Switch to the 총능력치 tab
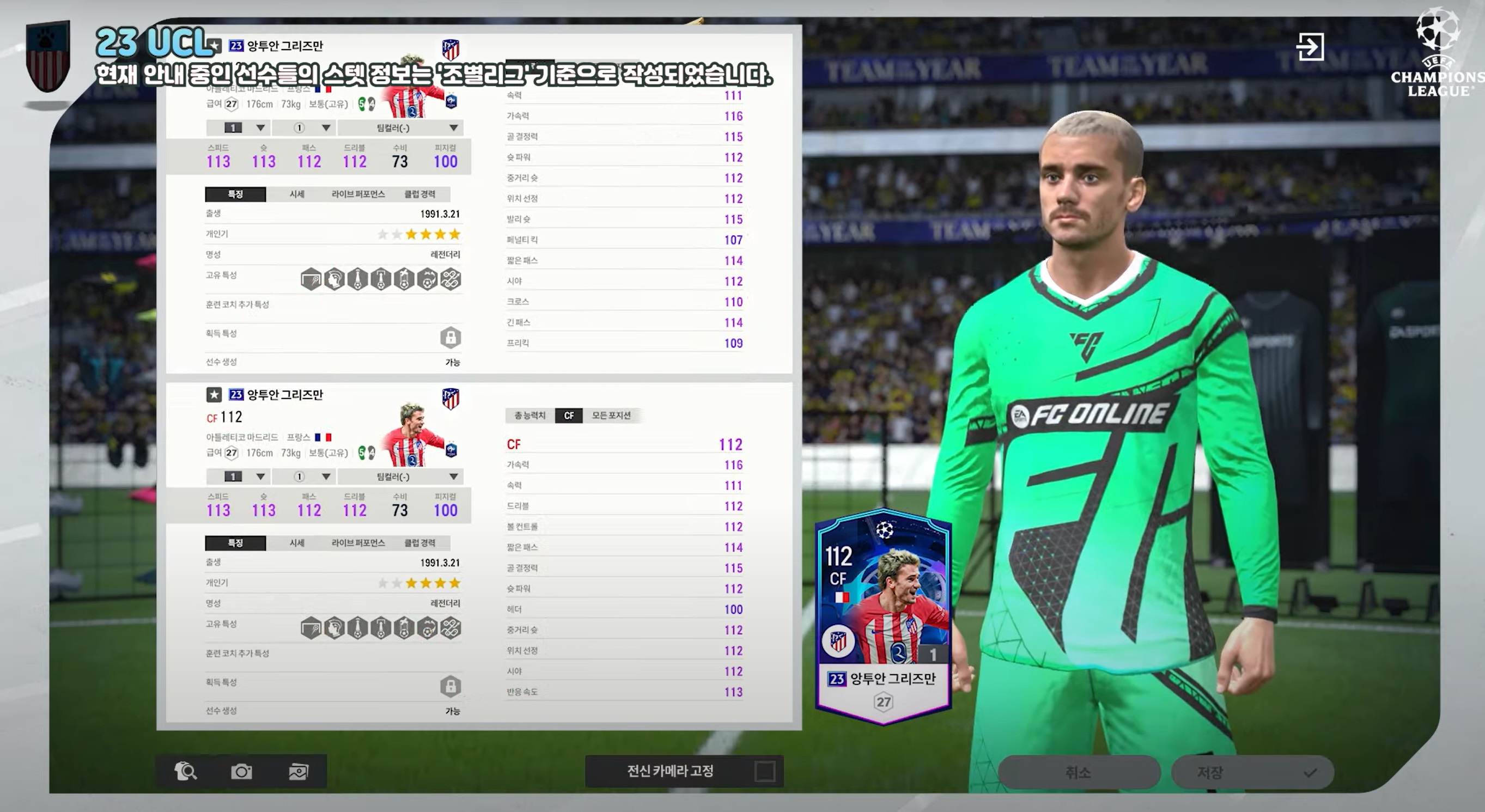 (529, 416)
